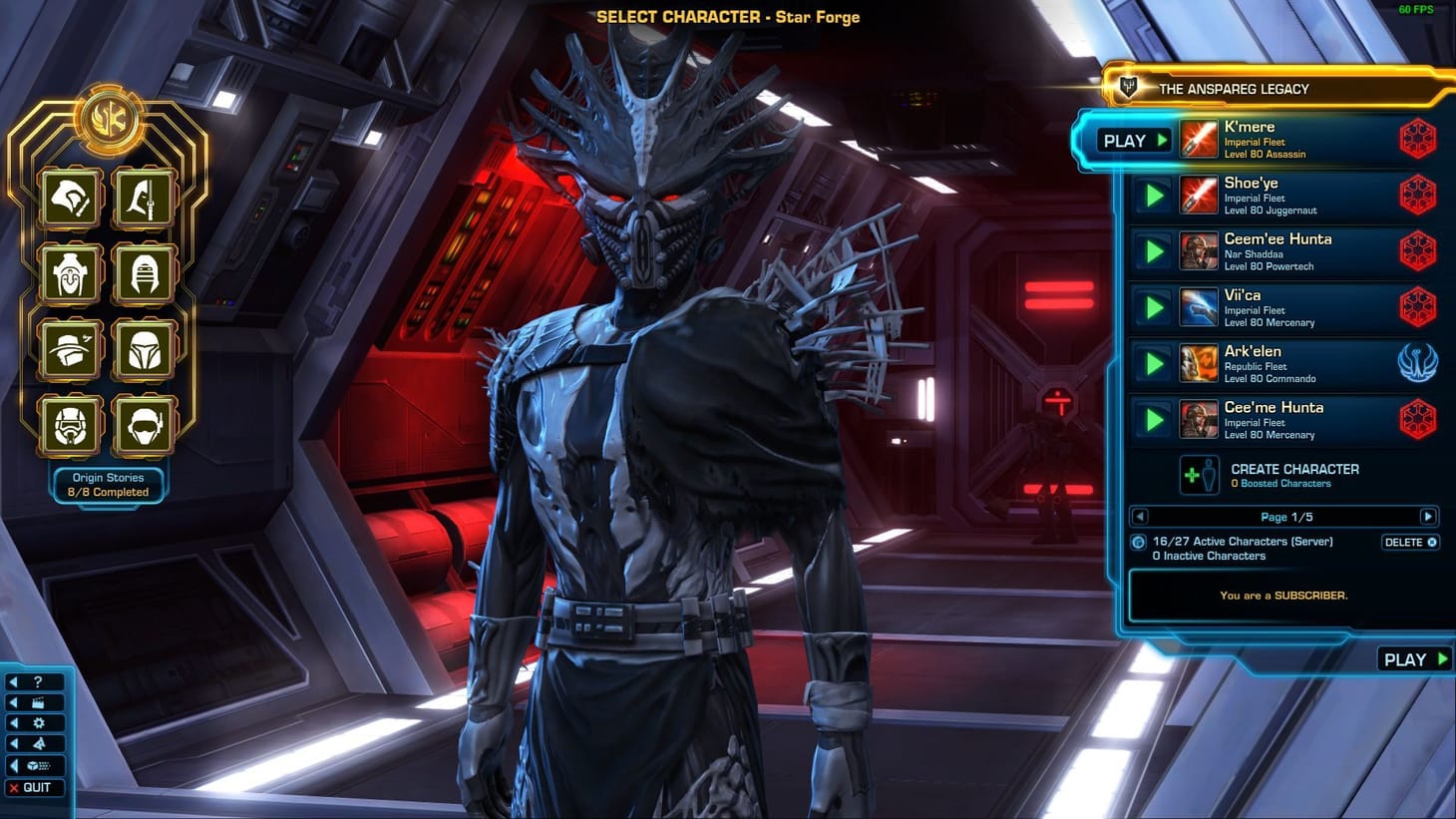Open the help question mark icon

[38, 682]
